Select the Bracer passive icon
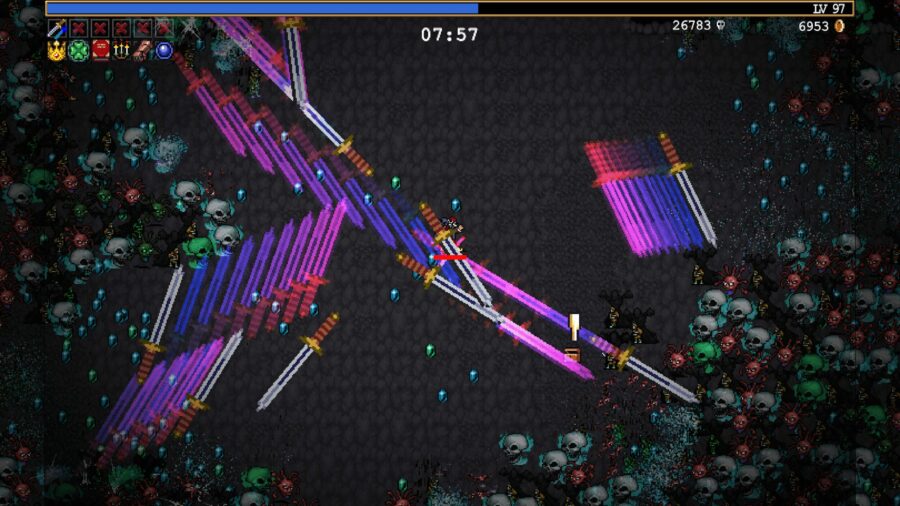The image size is (900, 506). (x=143, y=50)
